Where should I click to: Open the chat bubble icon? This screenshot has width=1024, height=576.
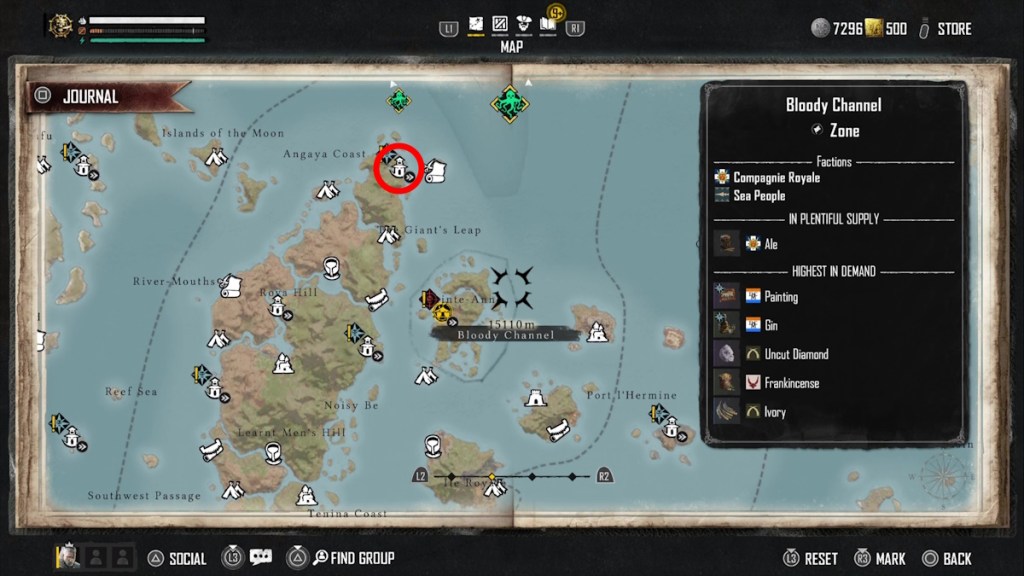(261, 557)
